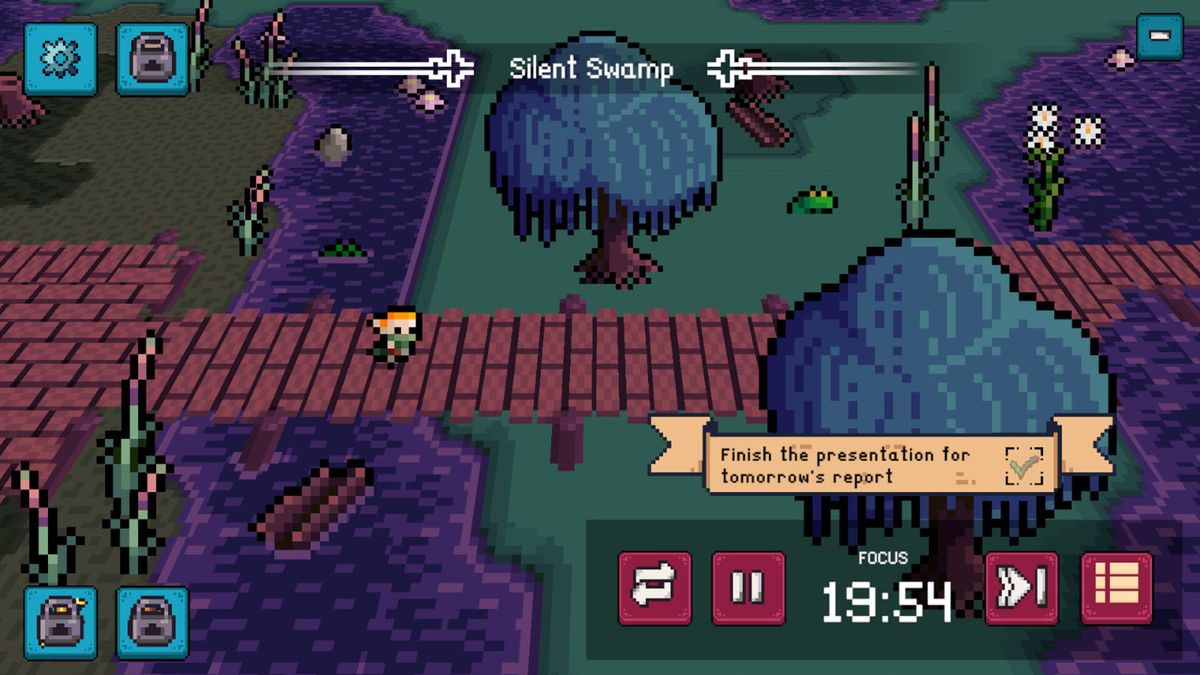Skip the current focus session
This screenshot has width=1200, height=675.
[1022, 588]
